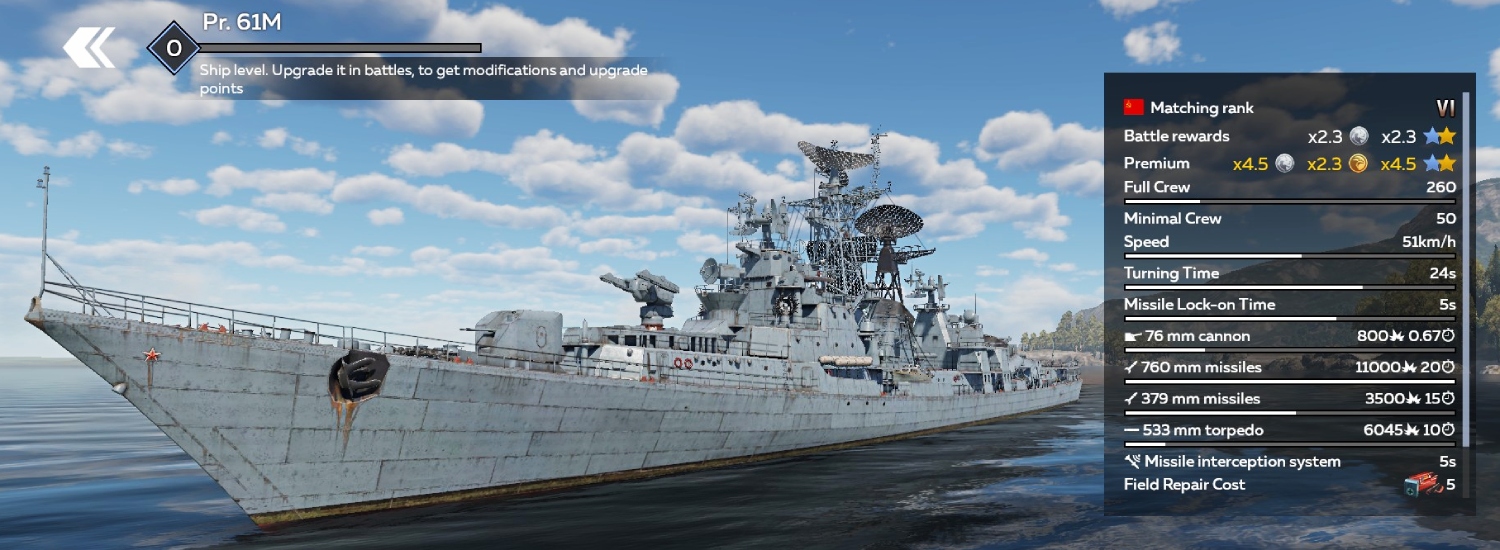
Task: Go back using the double chevron arrow
Action: click(89, 48)
